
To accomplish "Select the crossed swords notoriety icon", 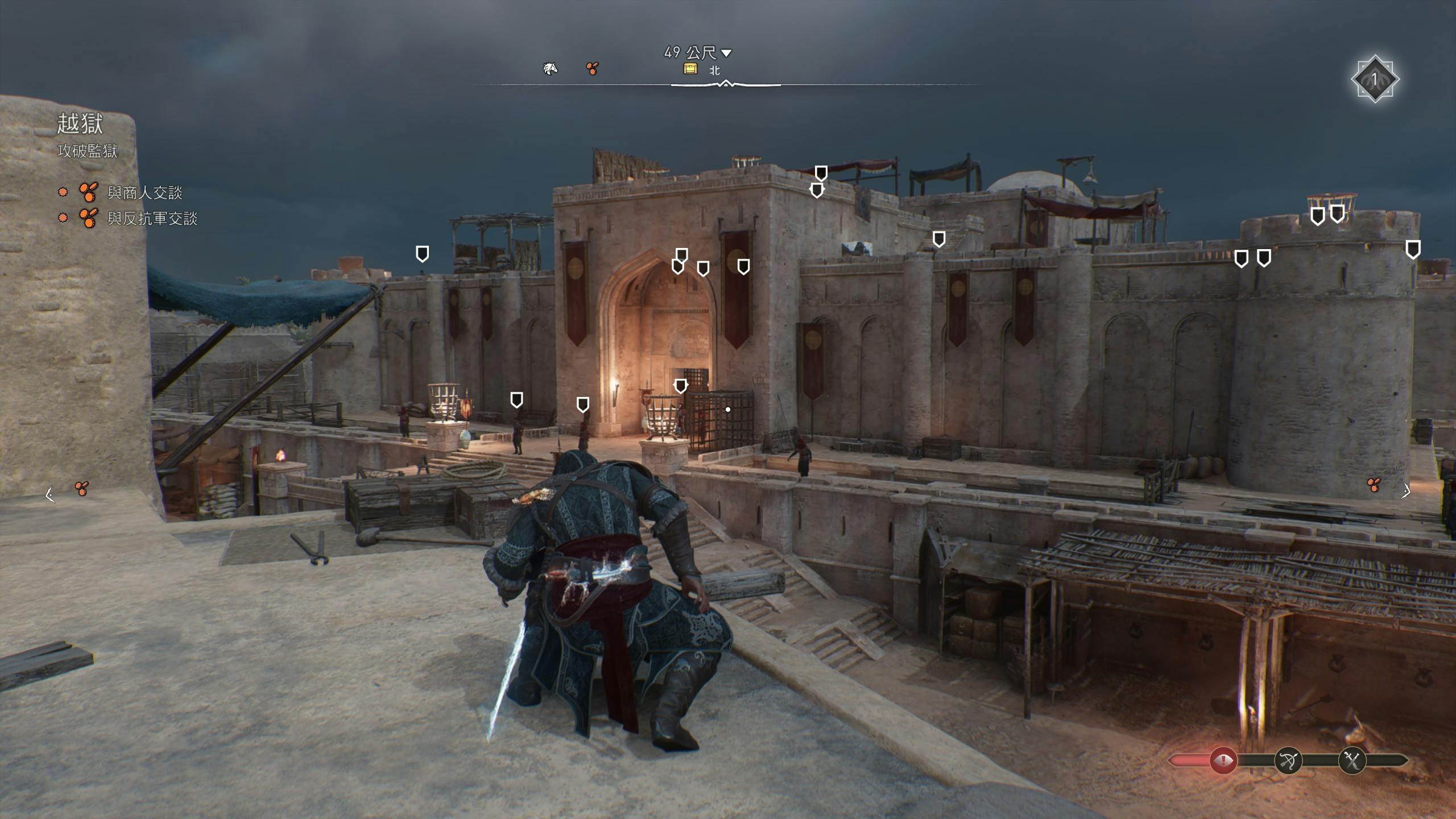I will coord(1352,760).
